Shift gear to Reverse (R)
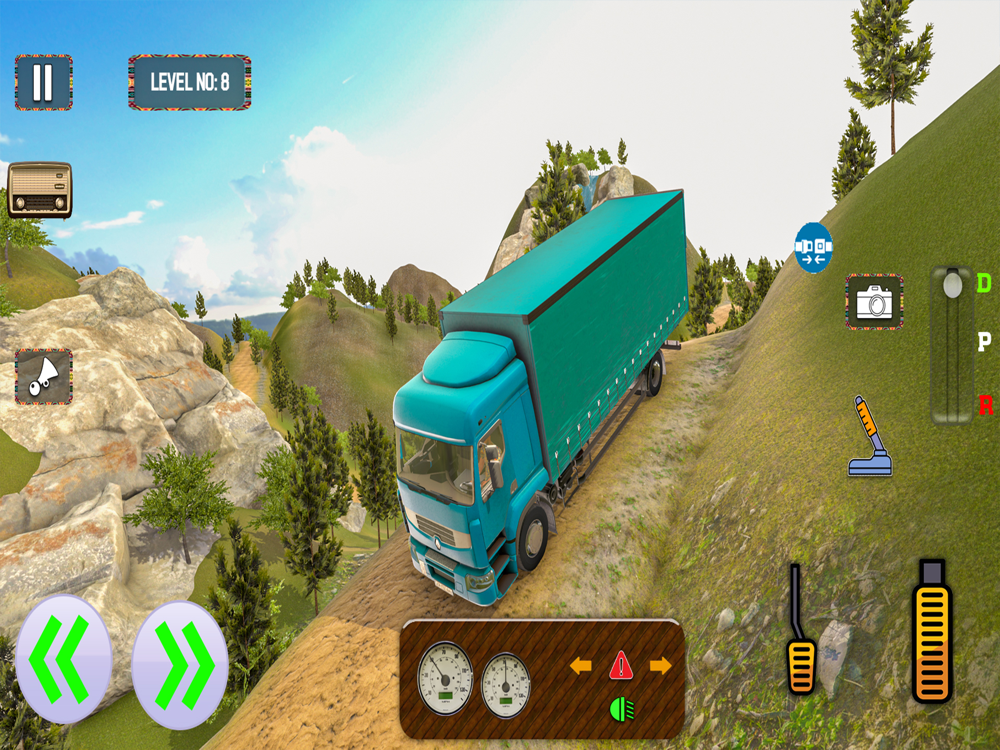Image resolution: width=1000 pixels, height=750 pixels. [x=985, y=406]
